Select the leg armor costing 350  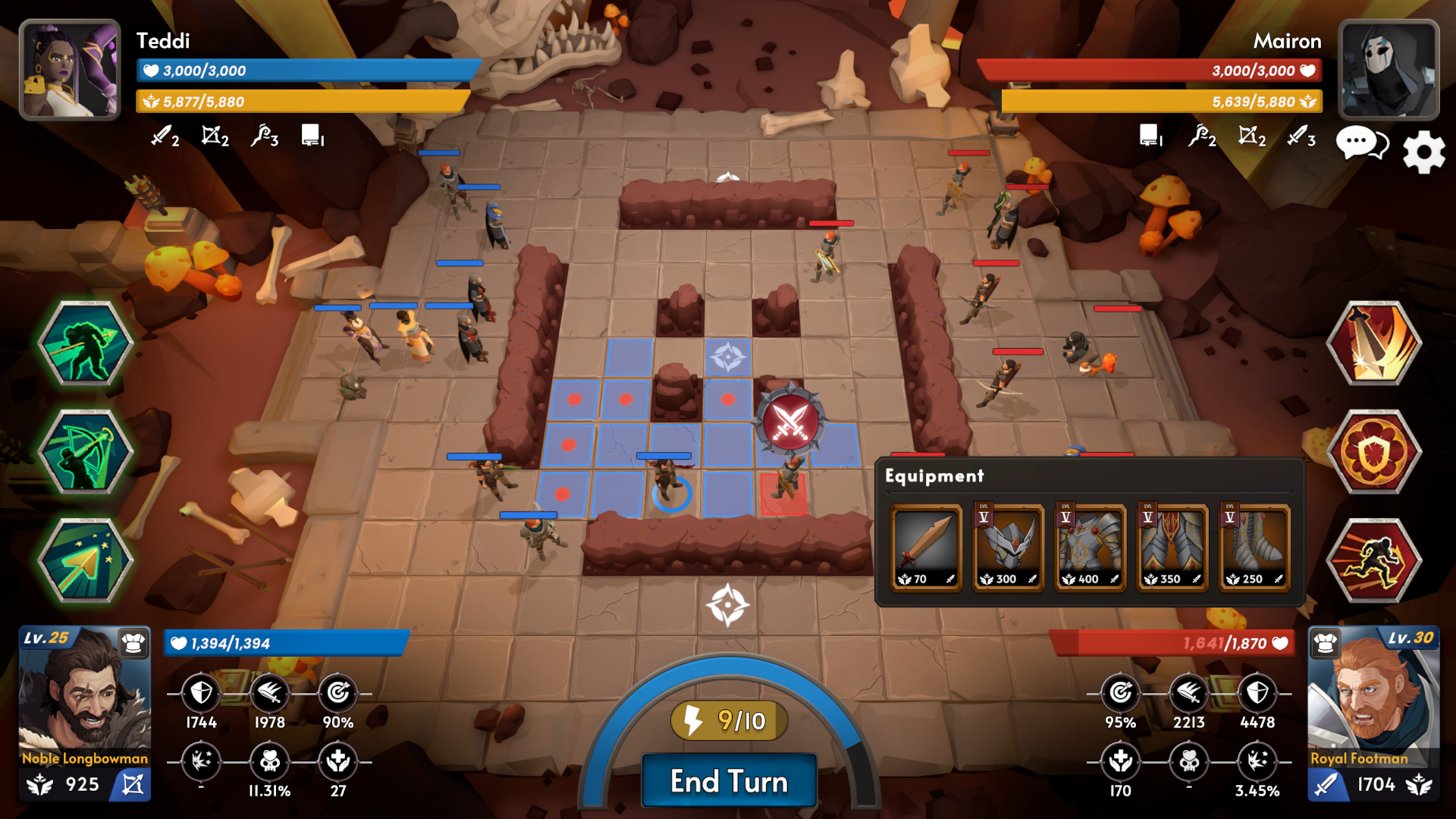(1172, 548)
